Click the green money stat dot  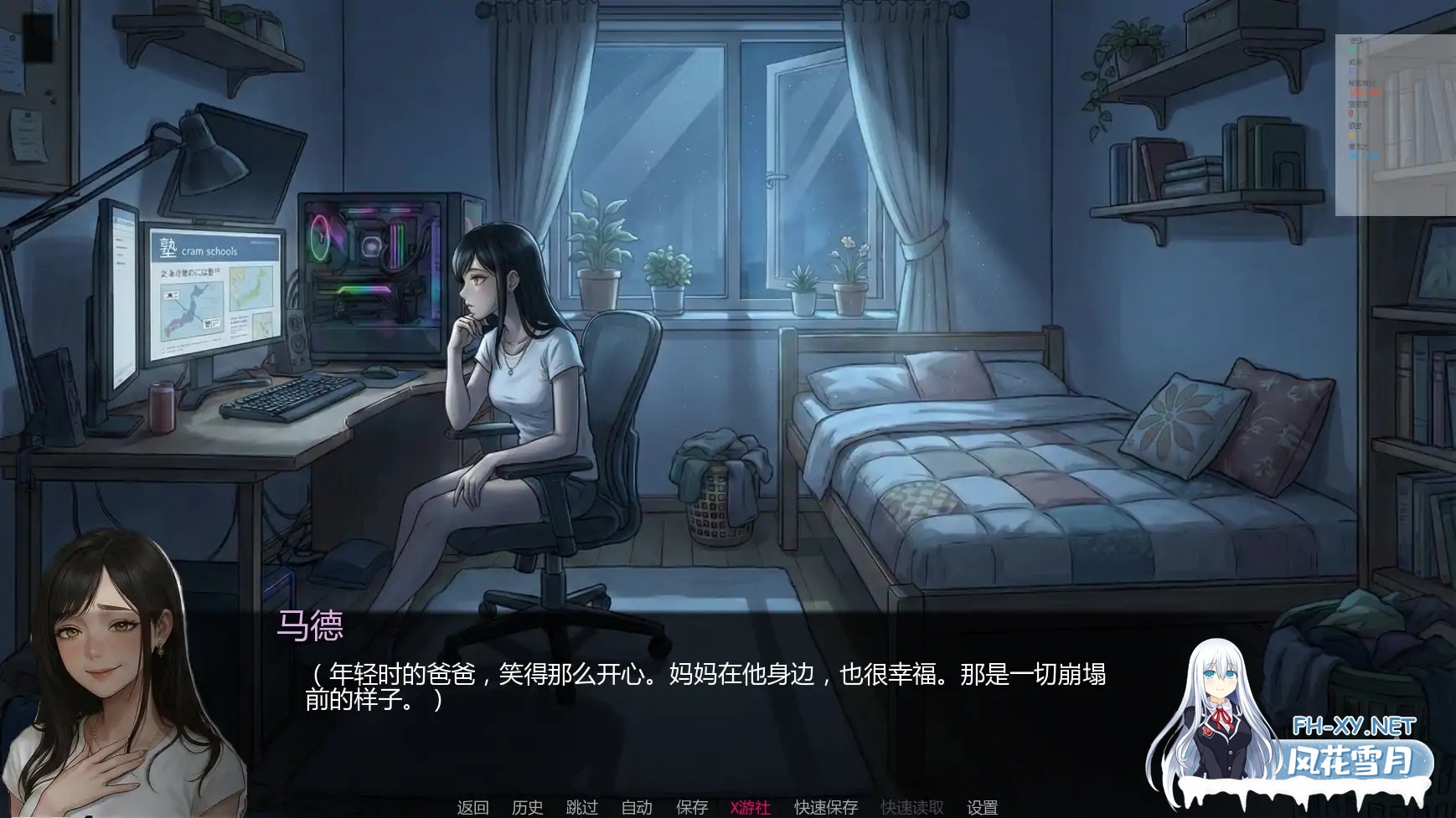tap(1352, 49)
